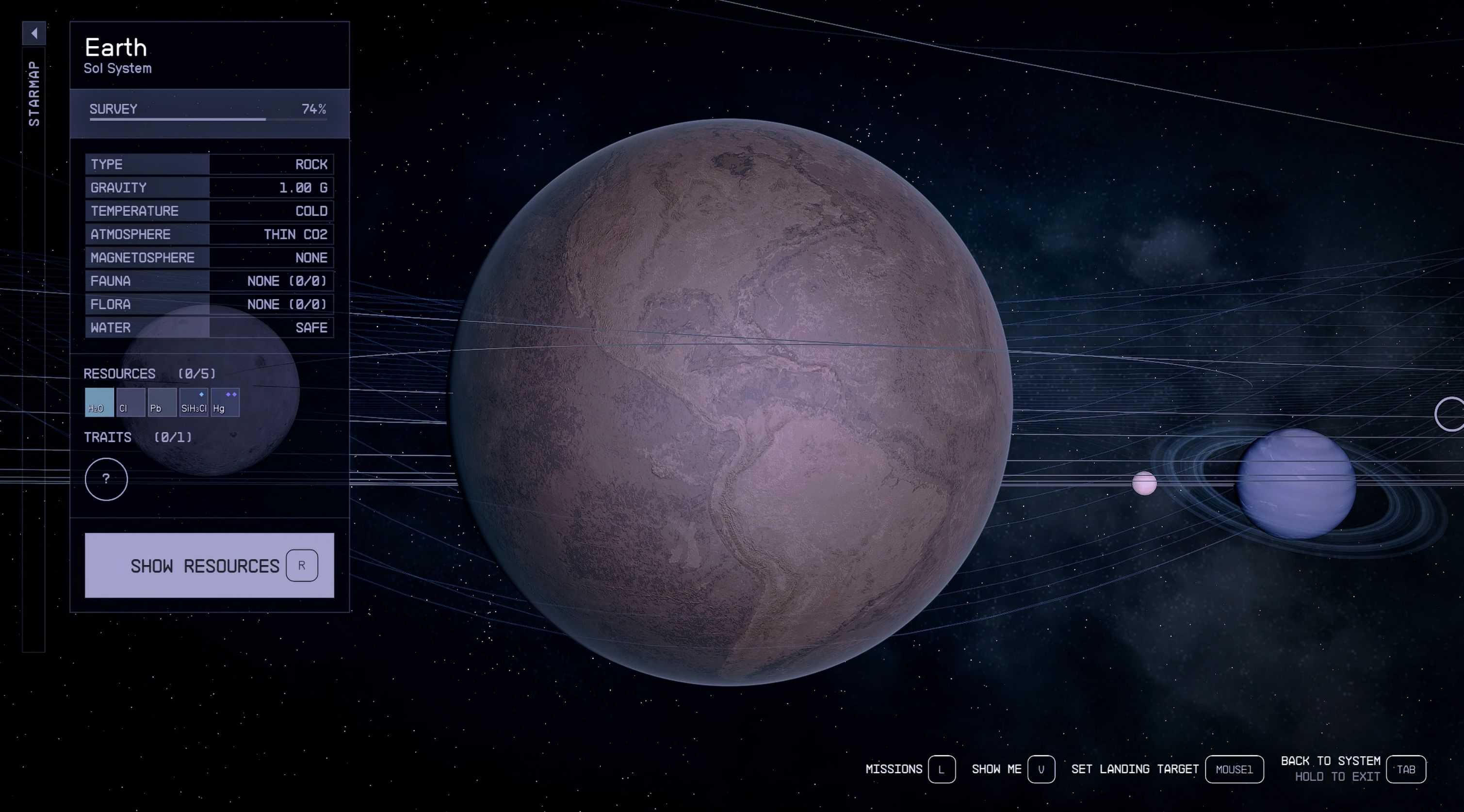Select the Hg mercury resource tile

point(225,402)
